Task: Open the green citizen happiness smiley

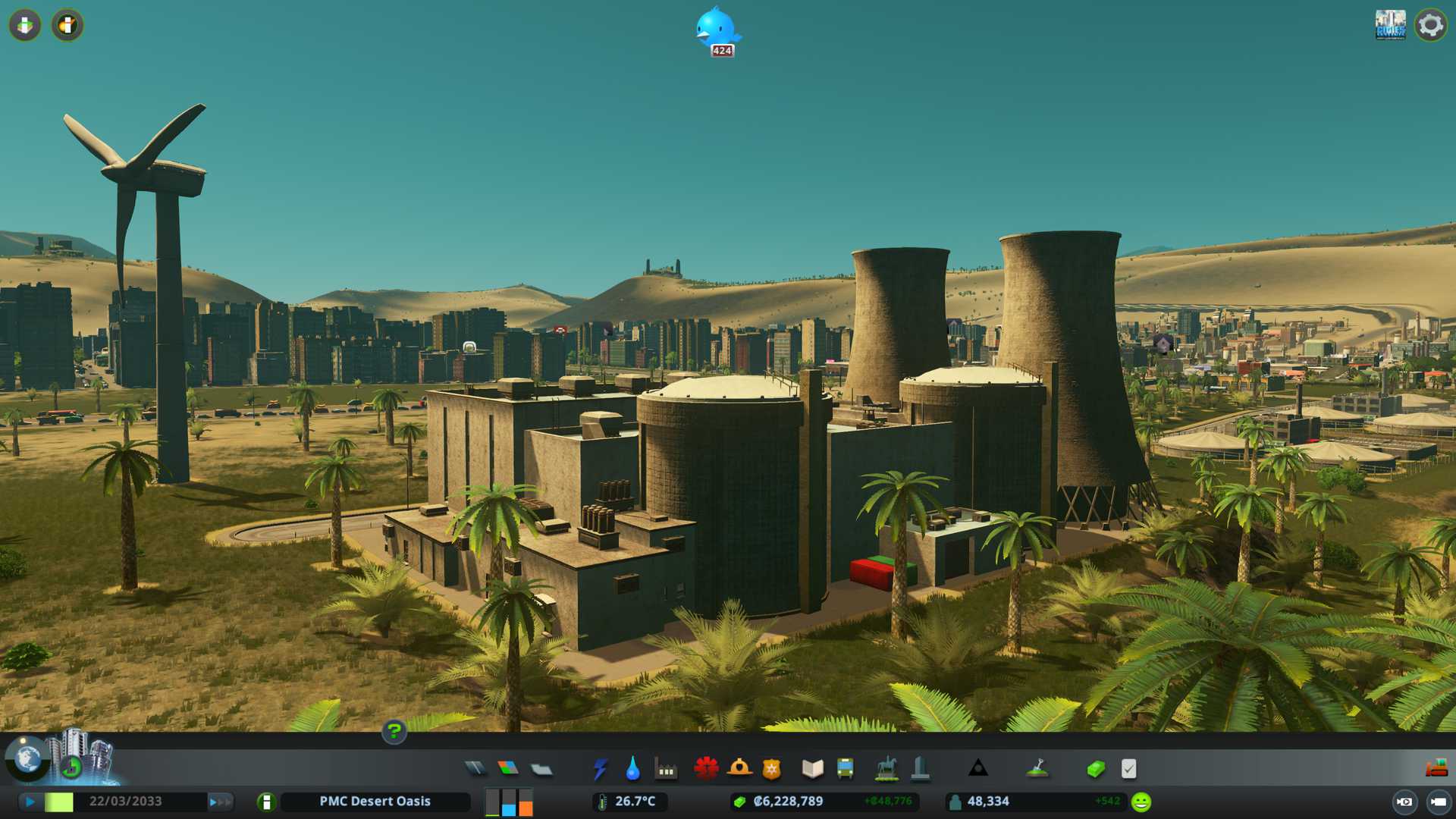Action: click(x=1141, y=802)
